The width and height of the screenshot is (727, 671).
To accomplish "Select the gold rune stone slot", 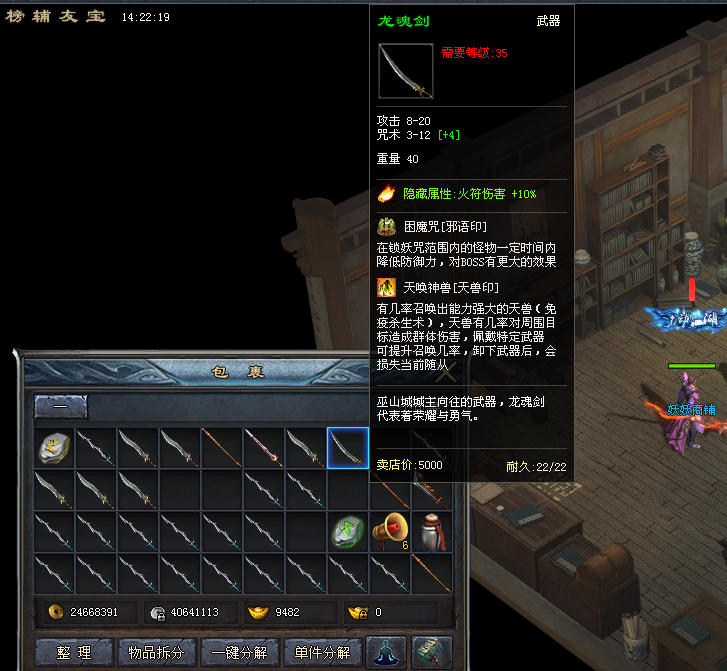I will 56,447.
